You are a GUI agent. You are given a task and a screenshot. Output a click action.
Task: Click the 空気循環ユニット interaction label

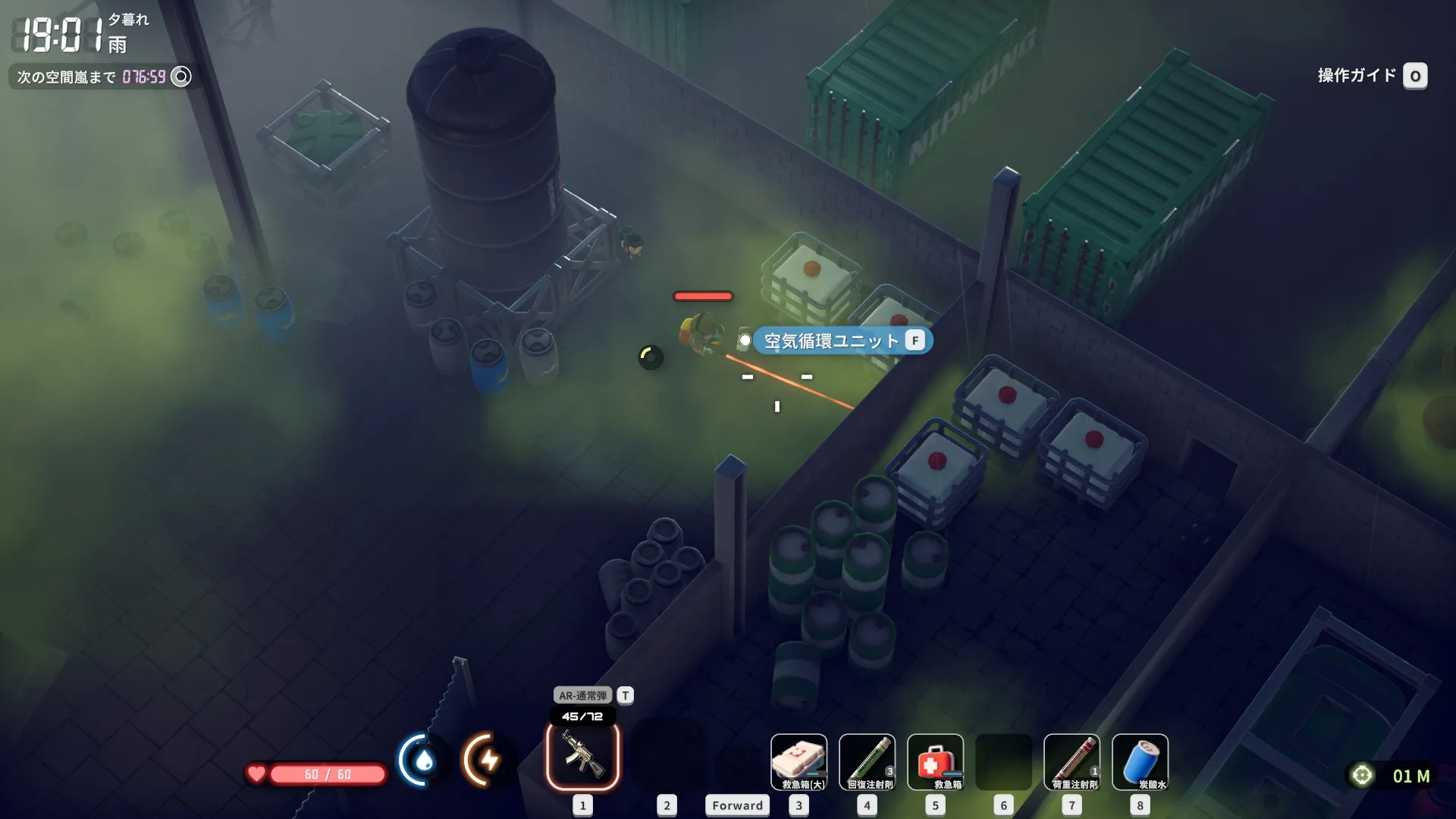click(x=831, y=341)
